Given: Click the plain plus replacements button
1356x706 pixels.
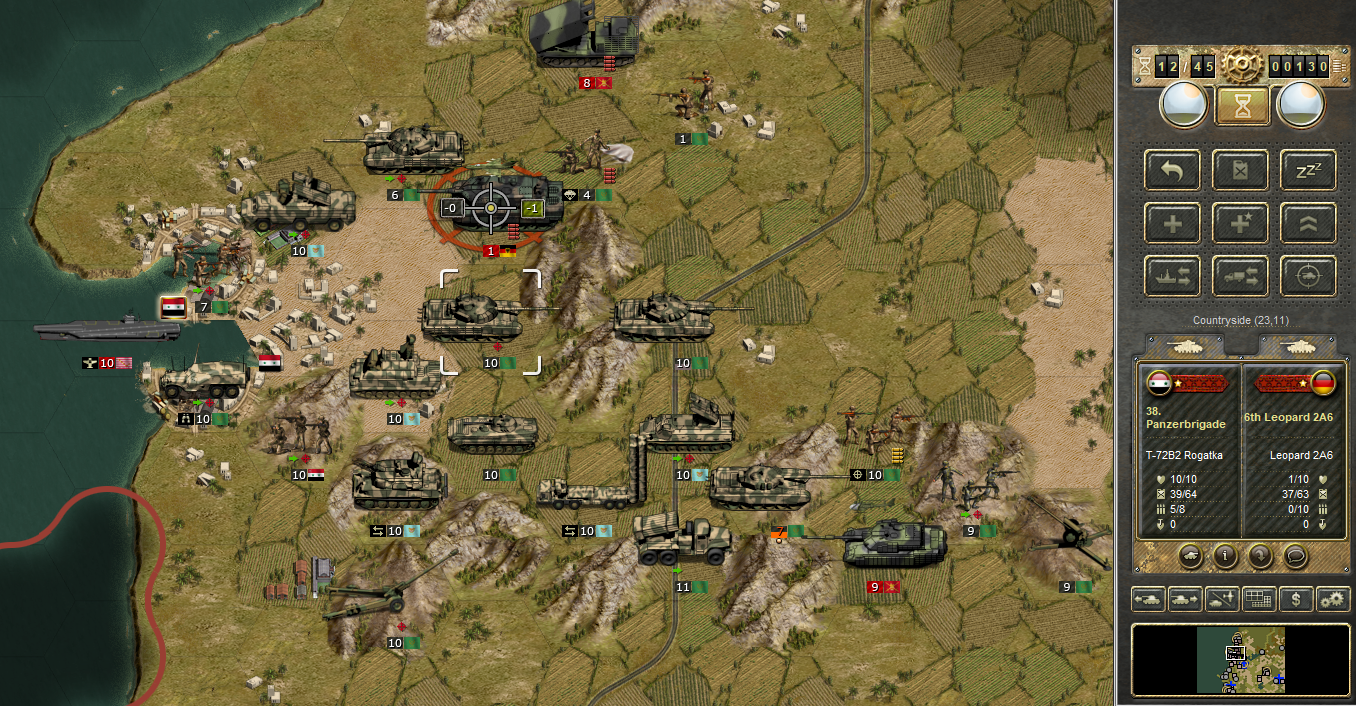Looking at the screenshot, I should (1172, 223).
